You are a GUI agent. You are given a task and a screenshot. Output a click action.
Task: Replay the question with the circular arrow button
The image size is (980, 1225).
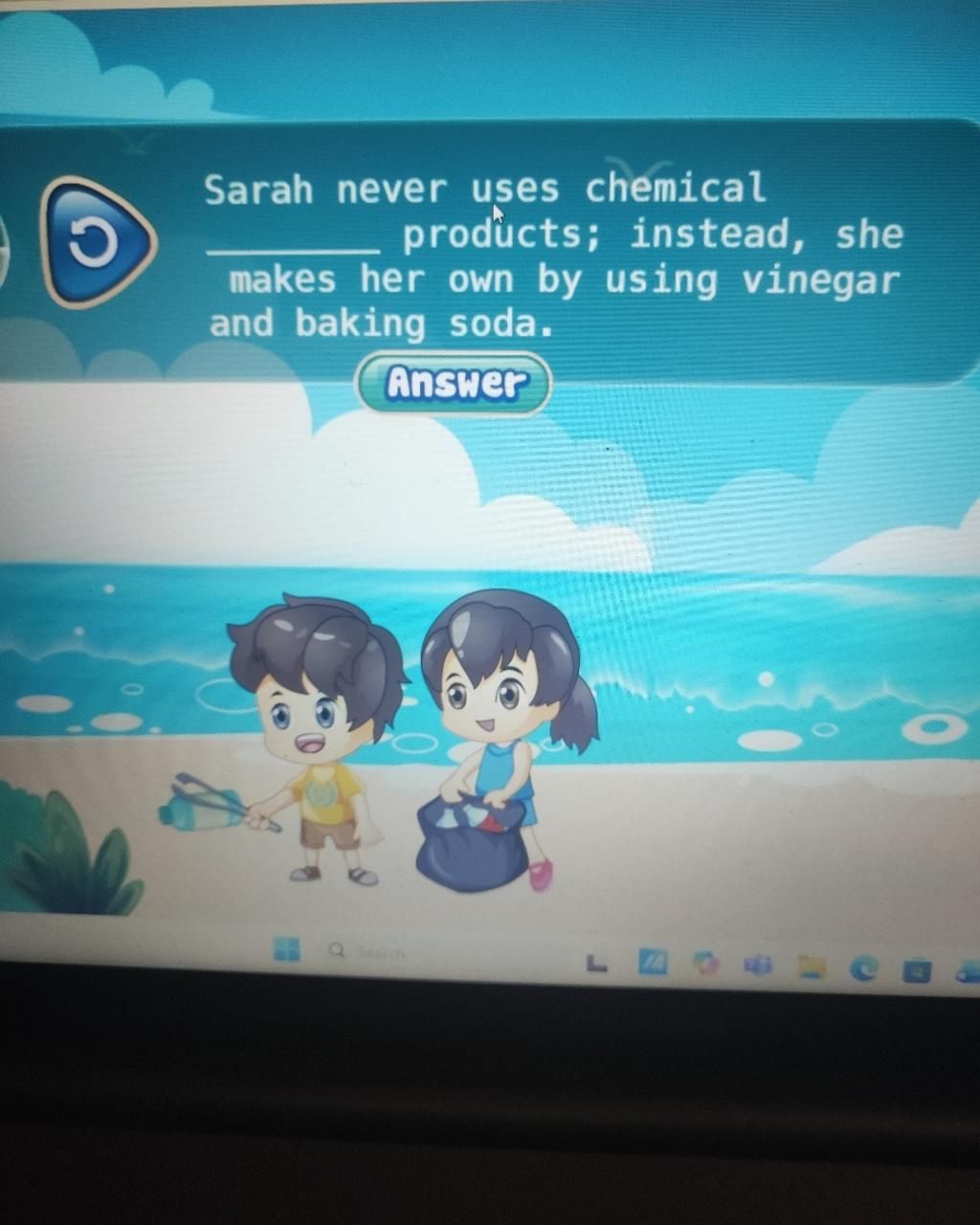click(x=96, y=243)
